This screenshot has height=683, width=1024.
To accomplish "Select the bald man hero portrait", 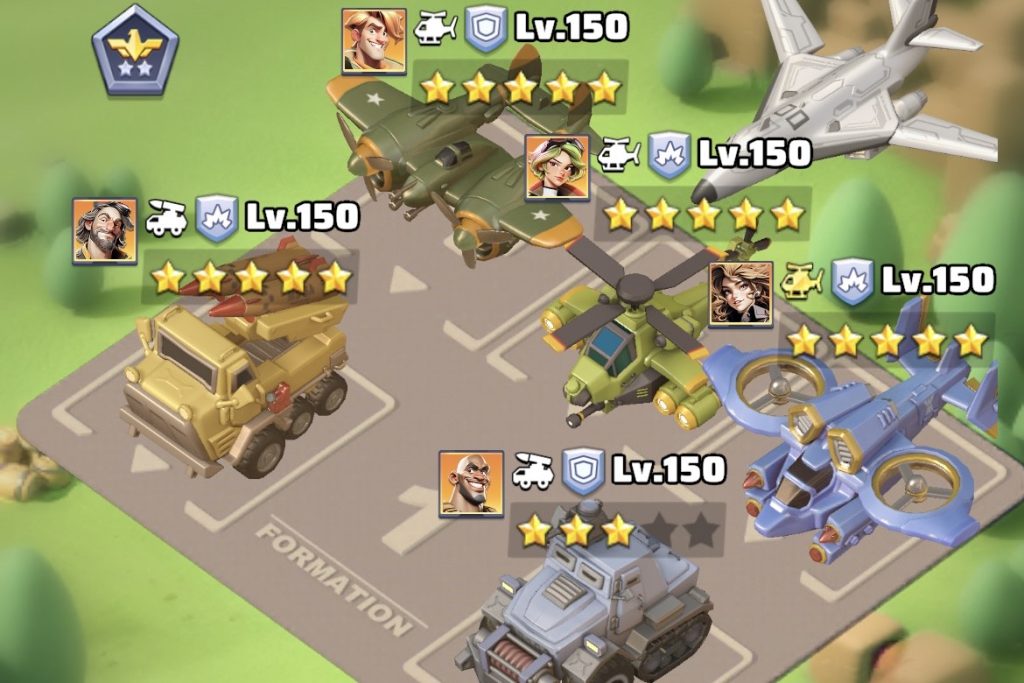I will 471,483.
